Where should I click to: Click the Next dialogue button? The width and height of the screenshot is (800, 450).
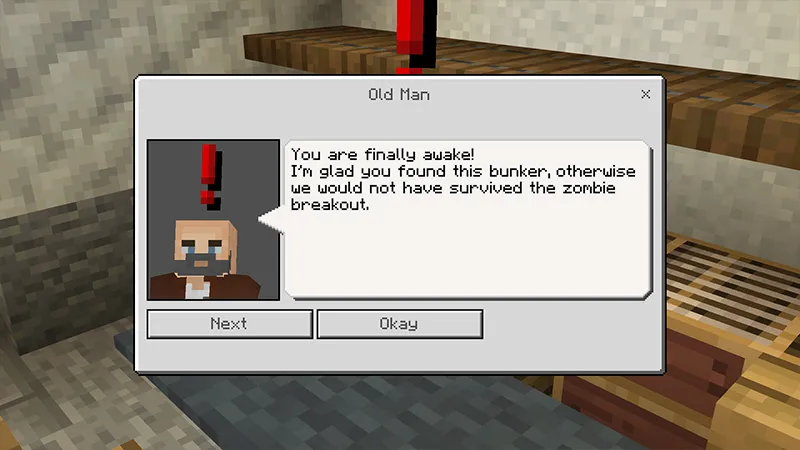pyautogui.click(x=229, y=324)
